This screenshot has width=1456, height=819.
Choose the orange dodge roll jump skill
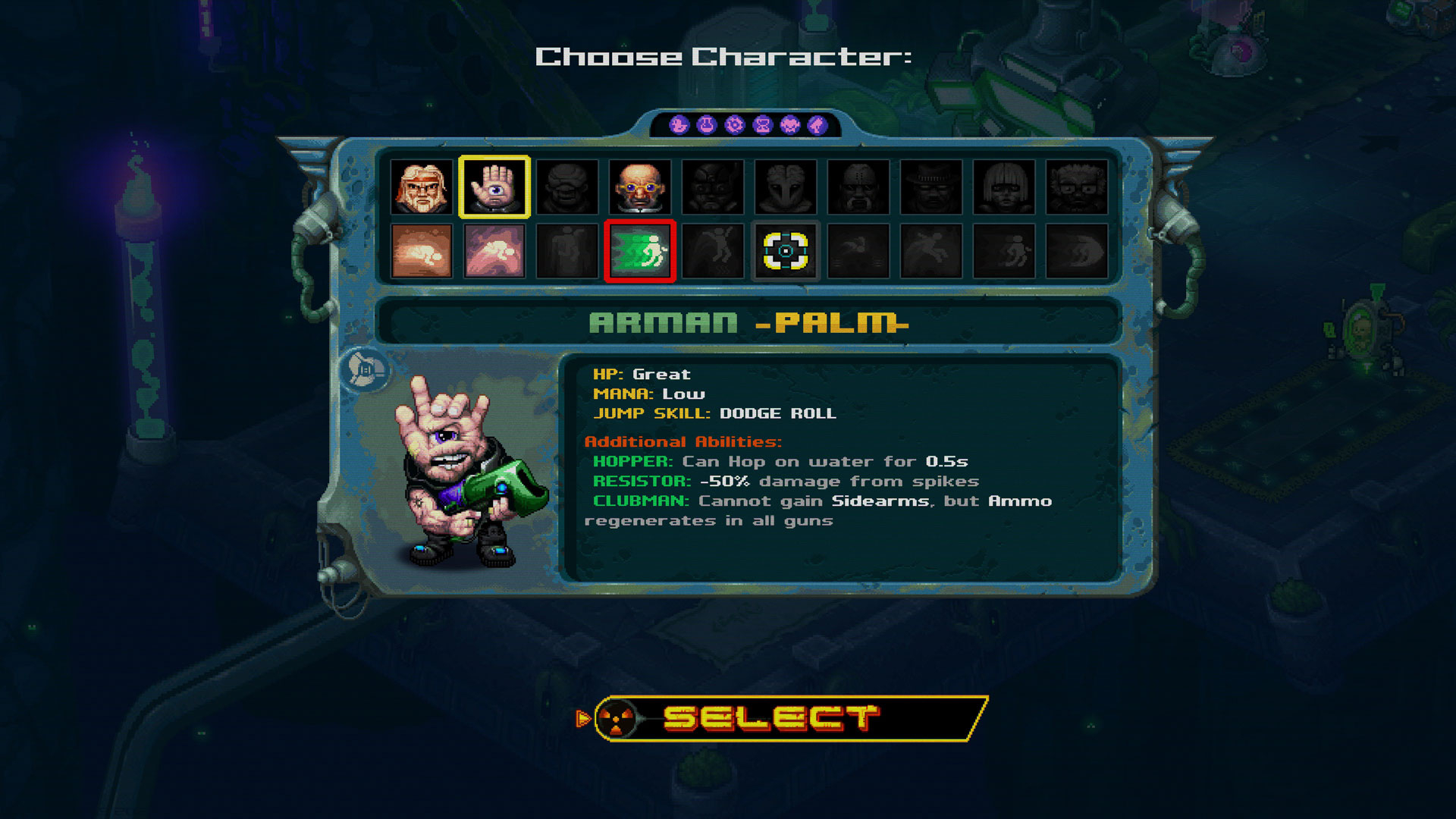click(x=422, y=251)
